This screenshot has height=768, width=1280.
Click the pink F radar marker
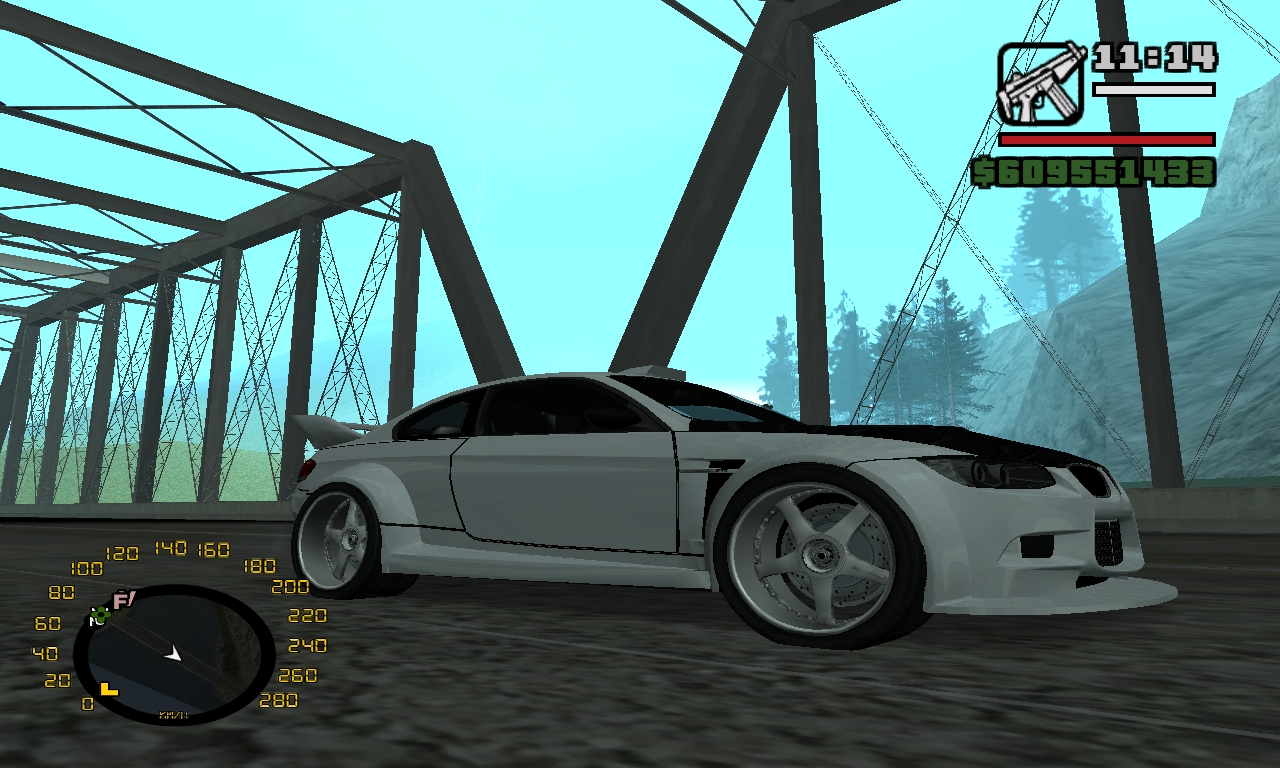[x=124, y=600]
